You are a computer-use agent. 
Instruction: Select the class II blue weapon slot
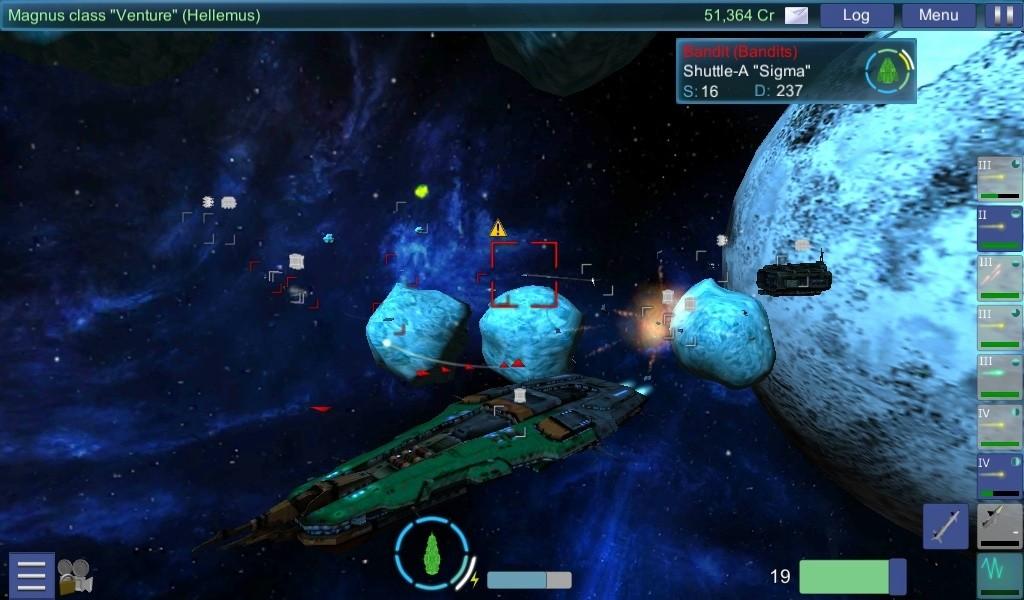(x=999, y=228)
